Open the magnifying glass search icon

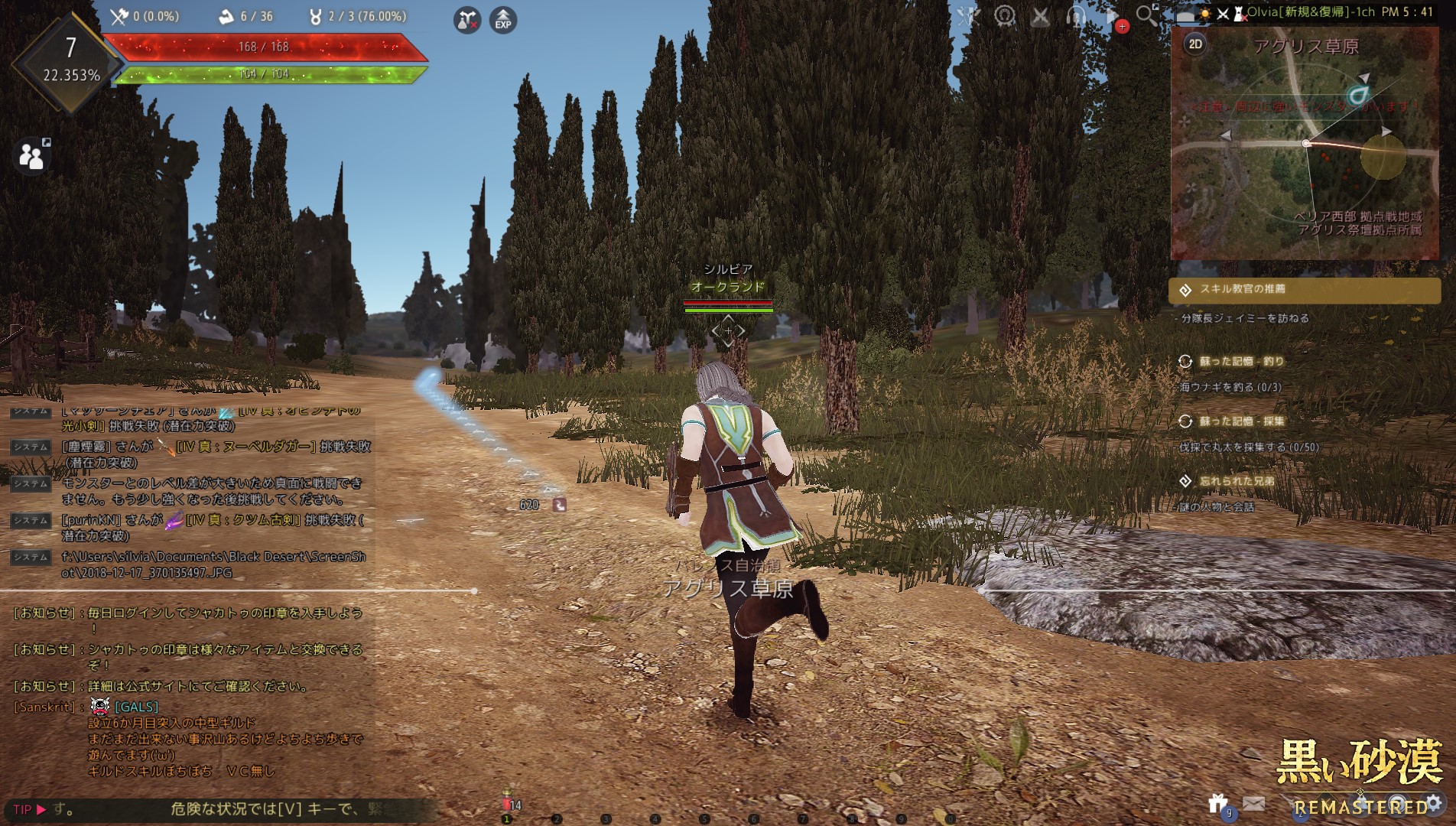(x=1146, y=15)
